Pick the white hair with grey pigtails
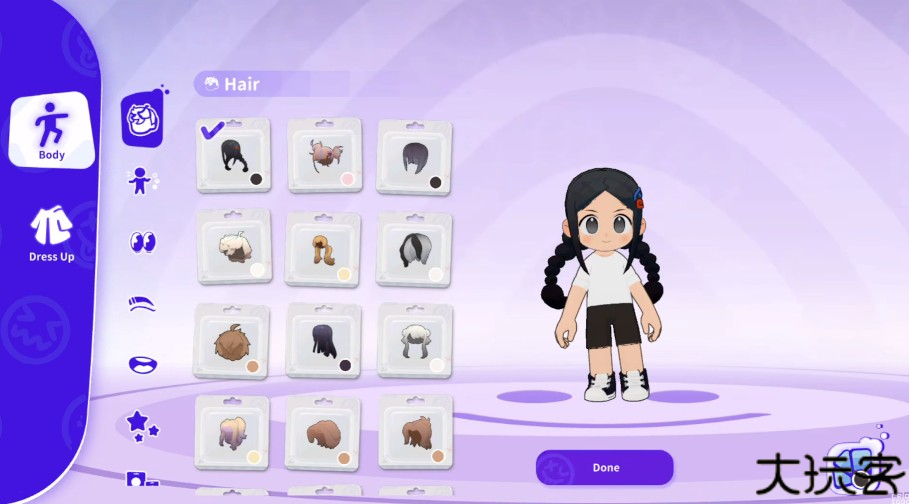The width and height of the screenshot is (909, 504). pos(414,341)
